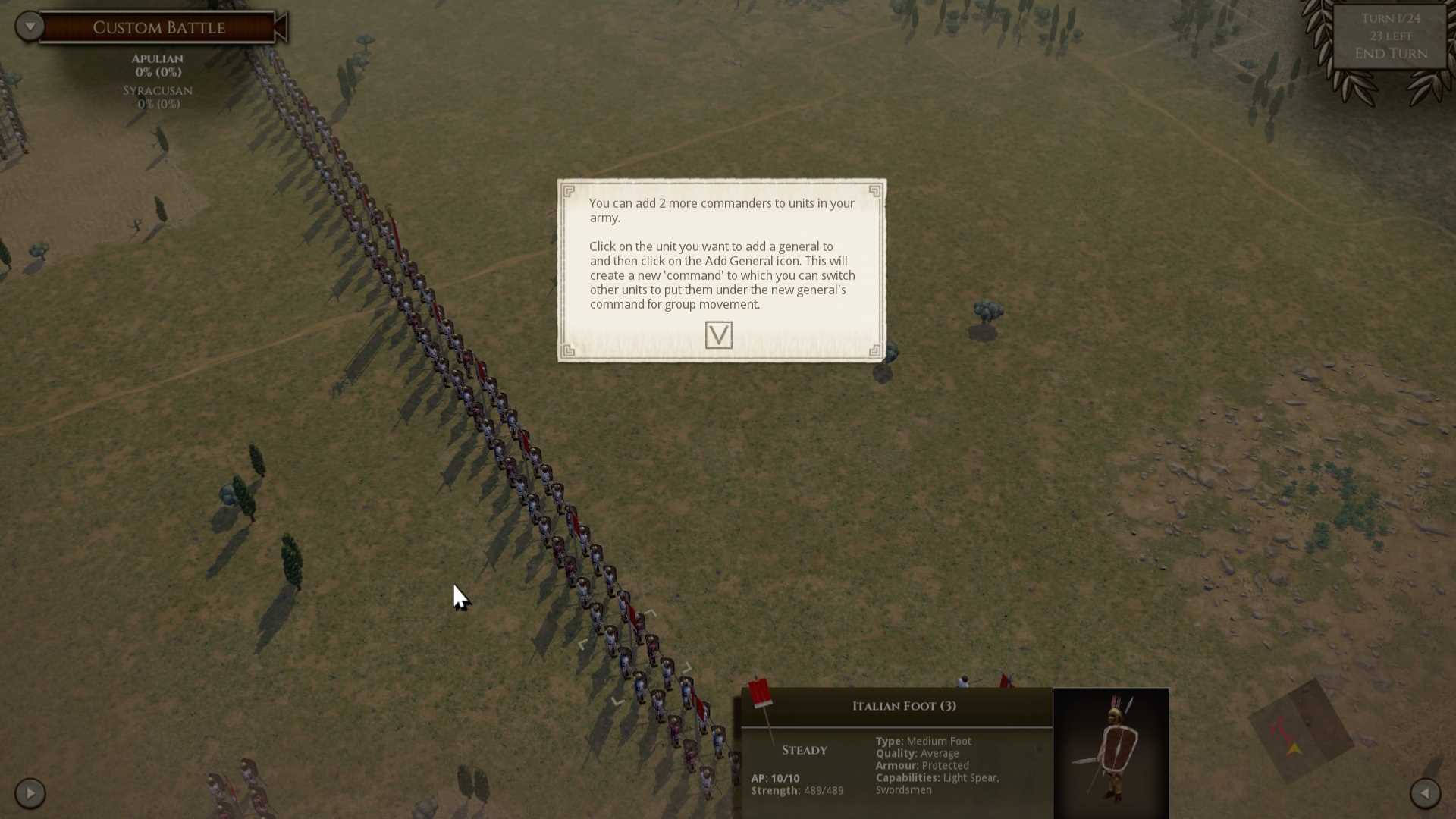Click the Italian Foot (3) panel header
The width and height of the screenshot is (1456, 819).
(902, 705)
